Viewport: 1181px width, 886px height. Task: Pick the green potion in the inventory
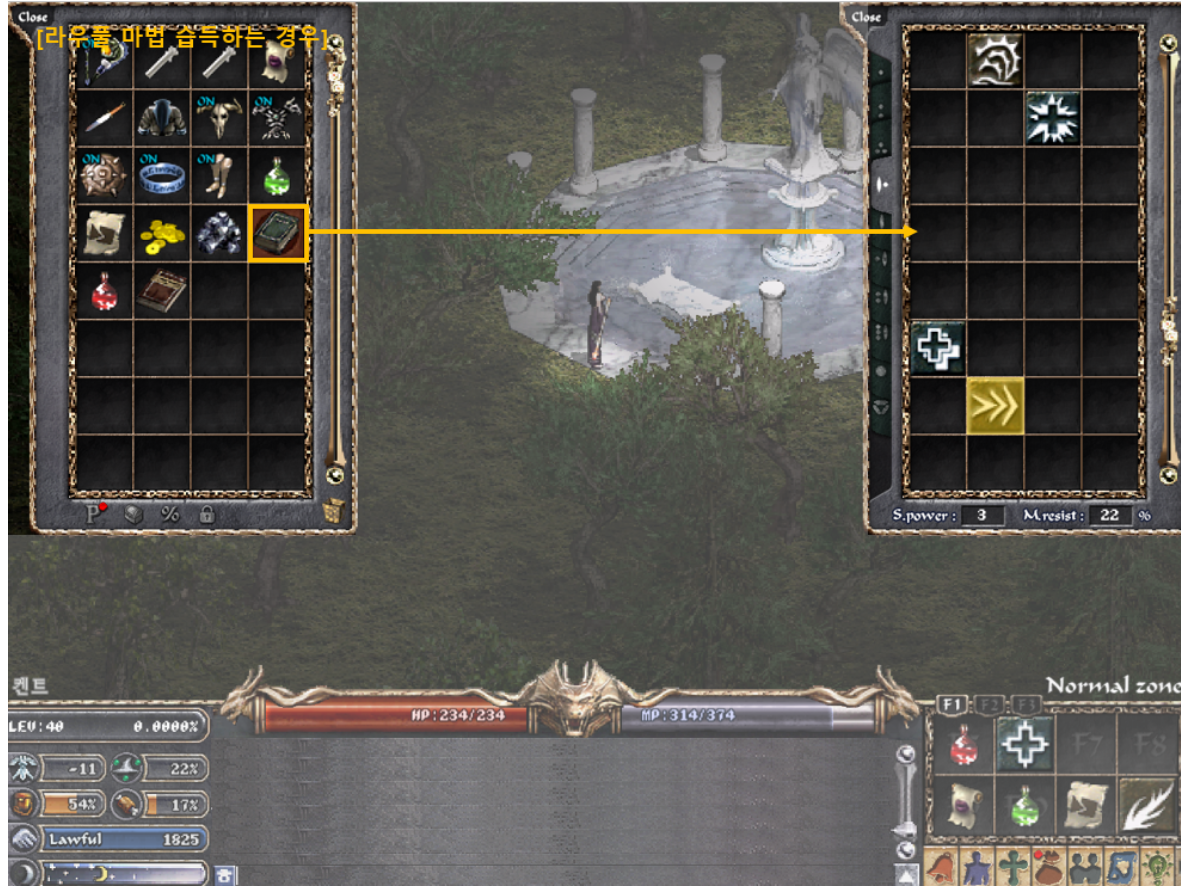(278, 176)
